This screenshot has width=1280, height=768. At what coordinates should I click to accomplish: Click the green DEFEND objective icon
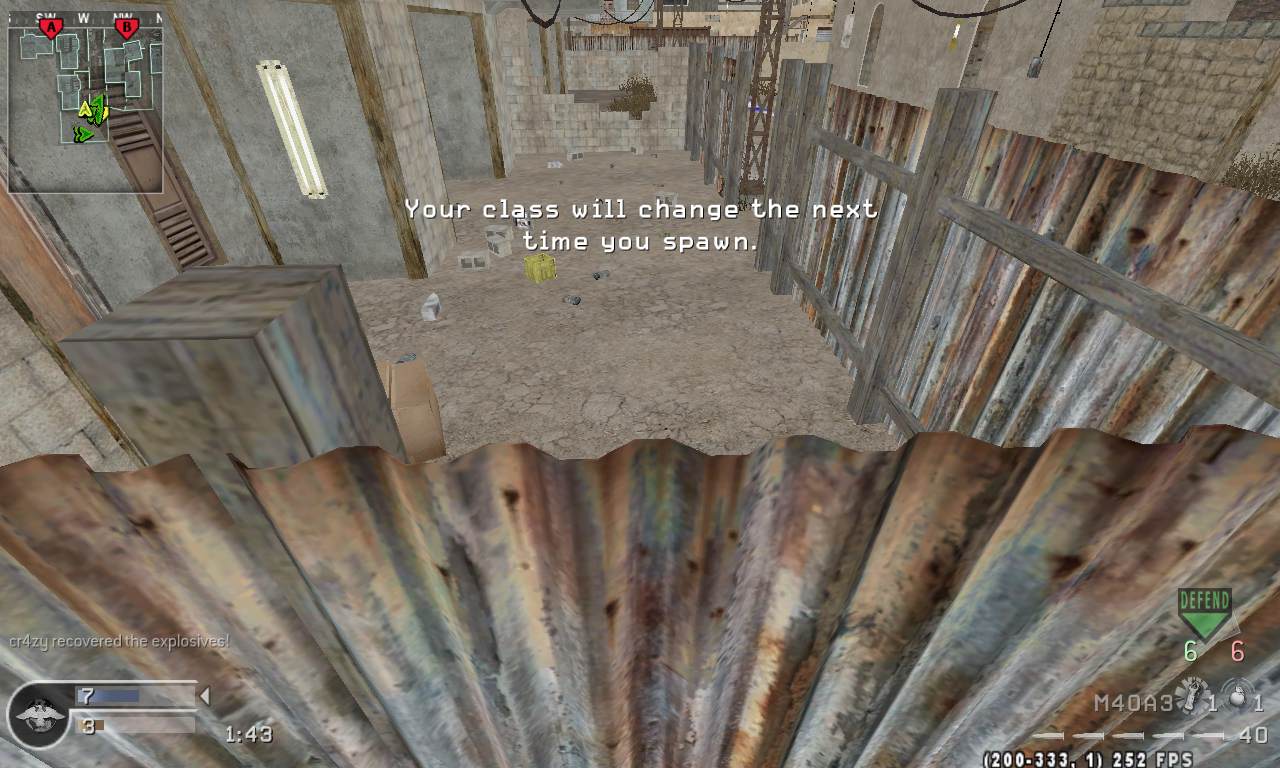(x=1204, y=612)
